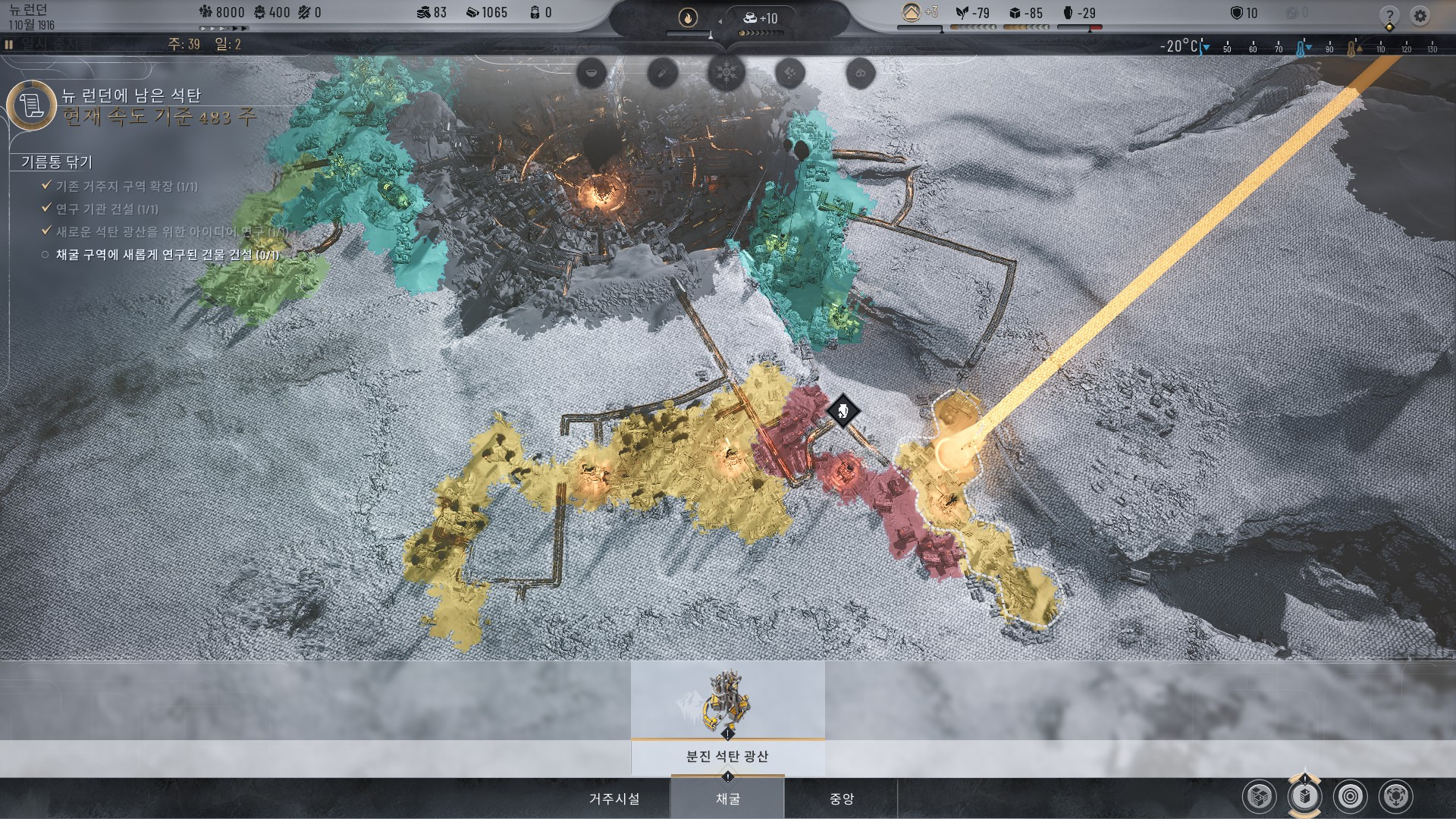Toggle the pause button
The image size is (1456, 819).
click(9, 45)
